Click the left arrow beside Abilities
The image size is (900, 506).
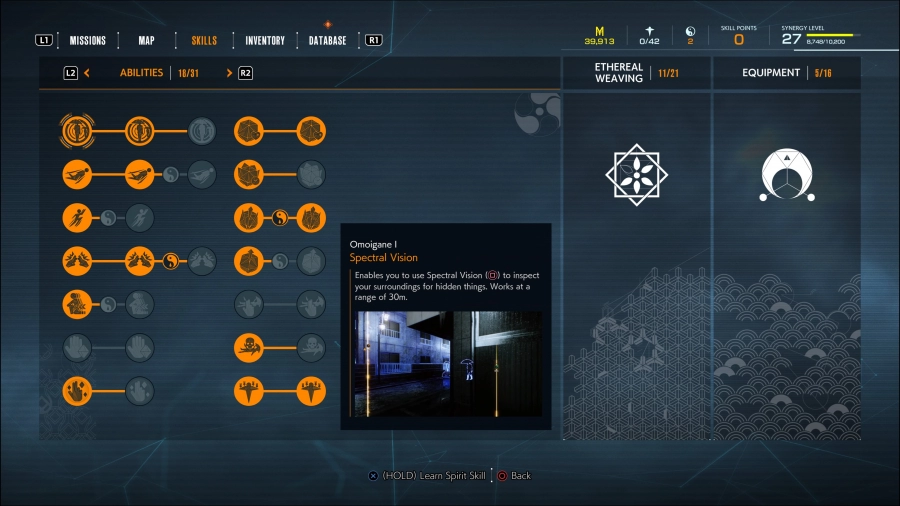pos(88,73)
